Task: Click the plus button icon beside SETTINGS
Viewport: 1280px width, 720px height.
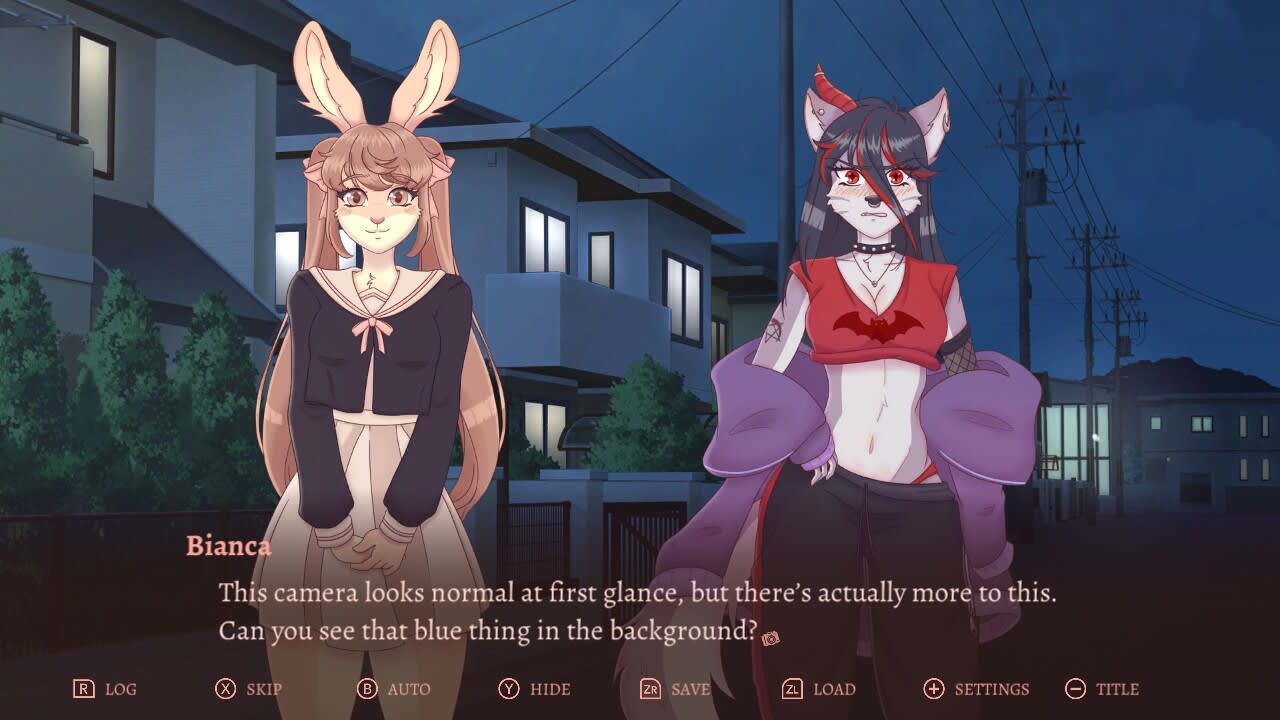Action: click(x=934, y=689)
